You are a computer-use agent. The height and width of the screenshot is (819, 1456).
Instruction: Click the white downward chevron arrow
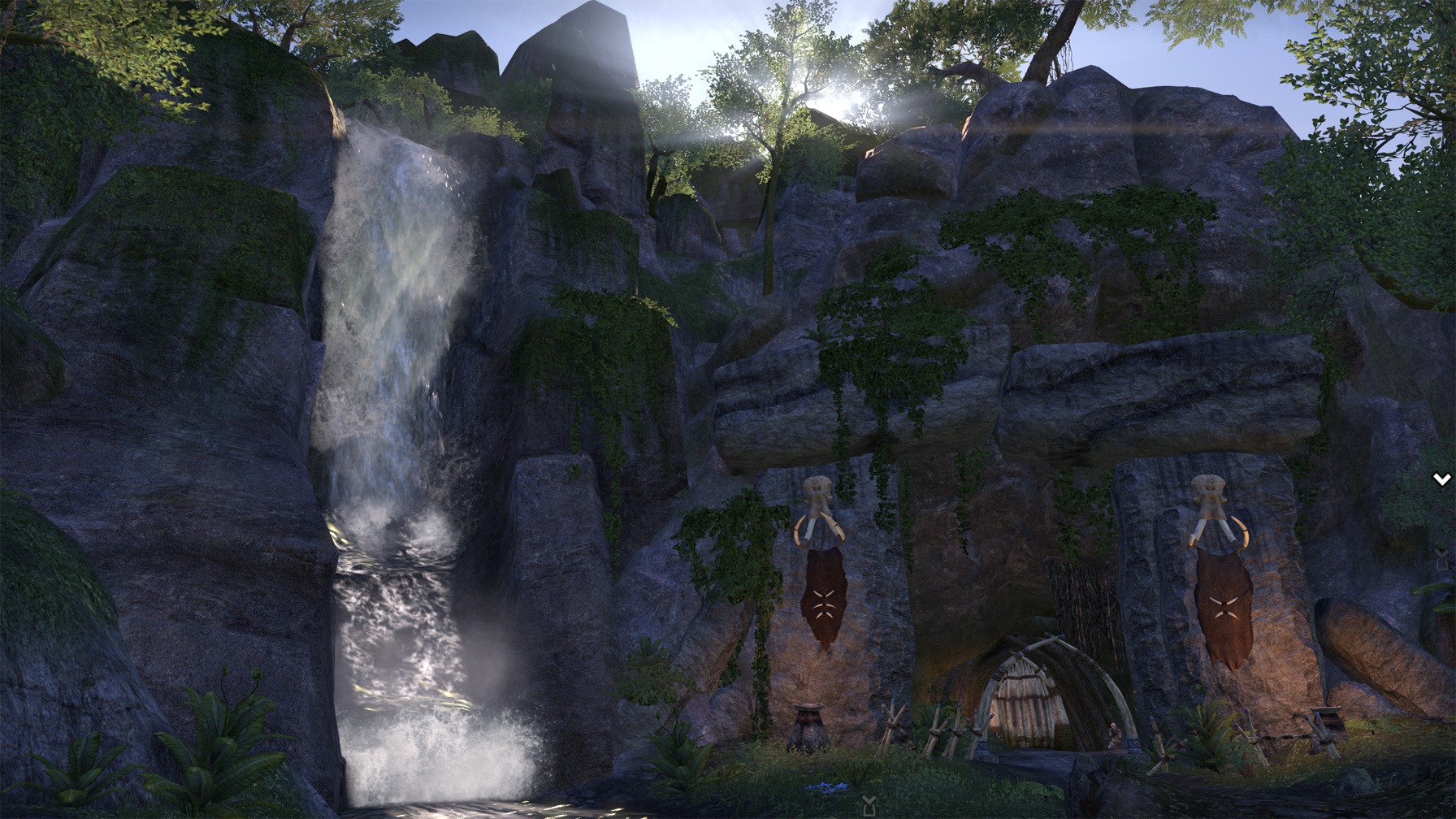click(1441, 479)
